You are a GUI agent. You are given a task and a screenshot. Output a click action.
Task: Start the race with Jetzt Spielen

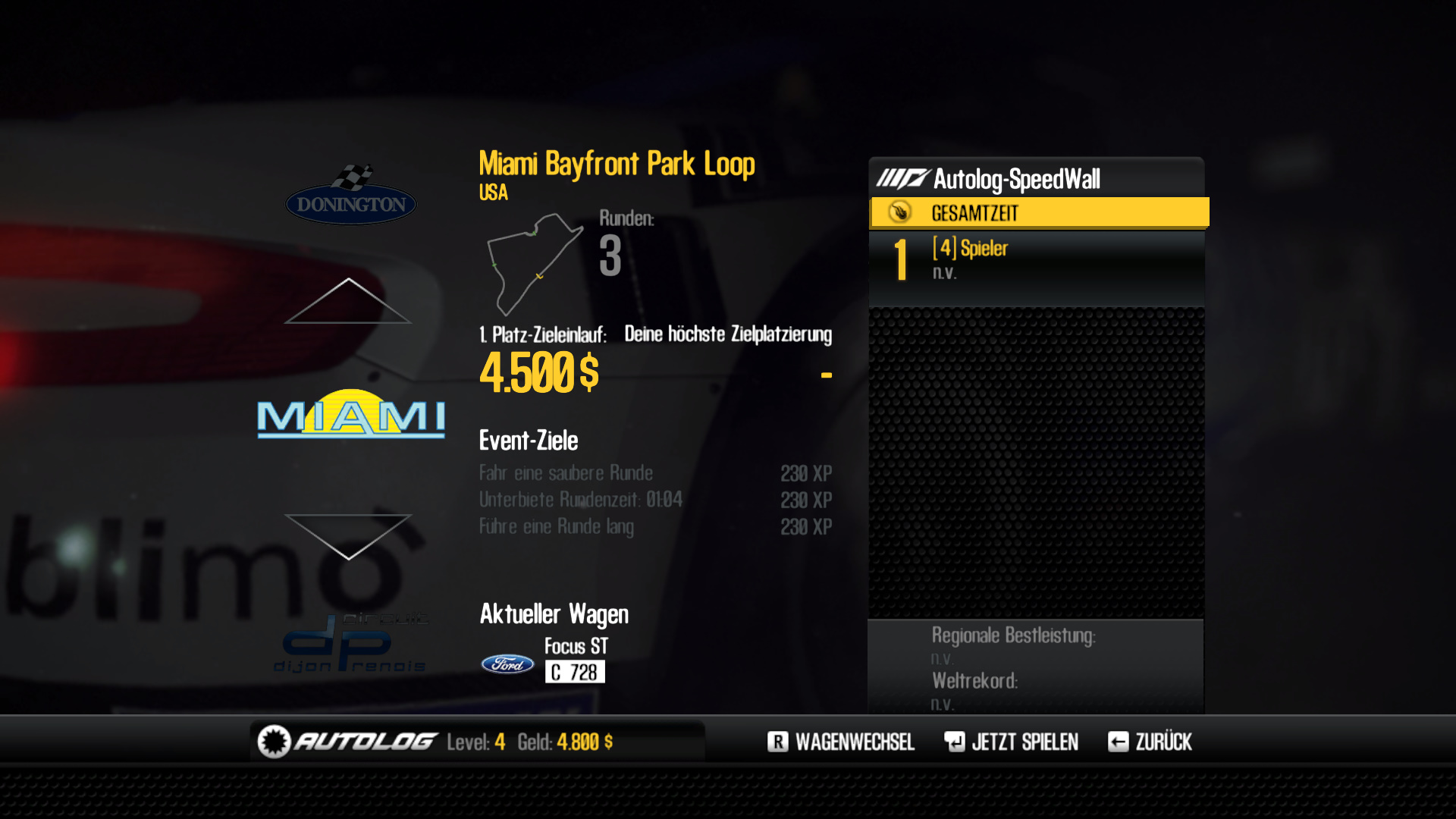point(1011,742)
